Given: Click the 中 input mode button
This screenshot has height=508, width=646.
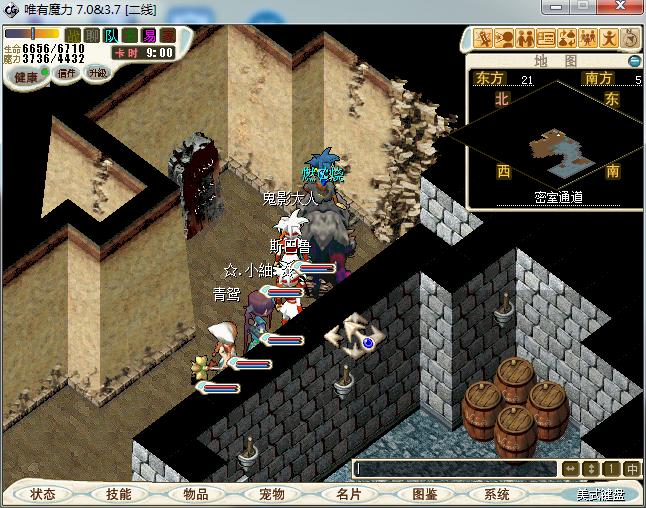Looking at the screenshot, I should point(632,468).
